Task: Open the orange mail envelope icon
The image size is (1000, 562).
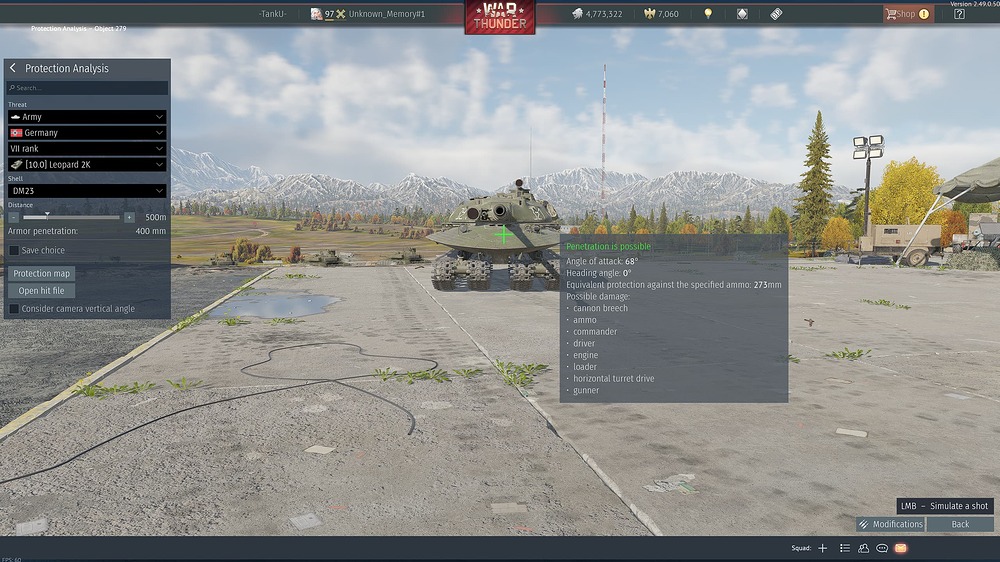Action: coord(900,548)
